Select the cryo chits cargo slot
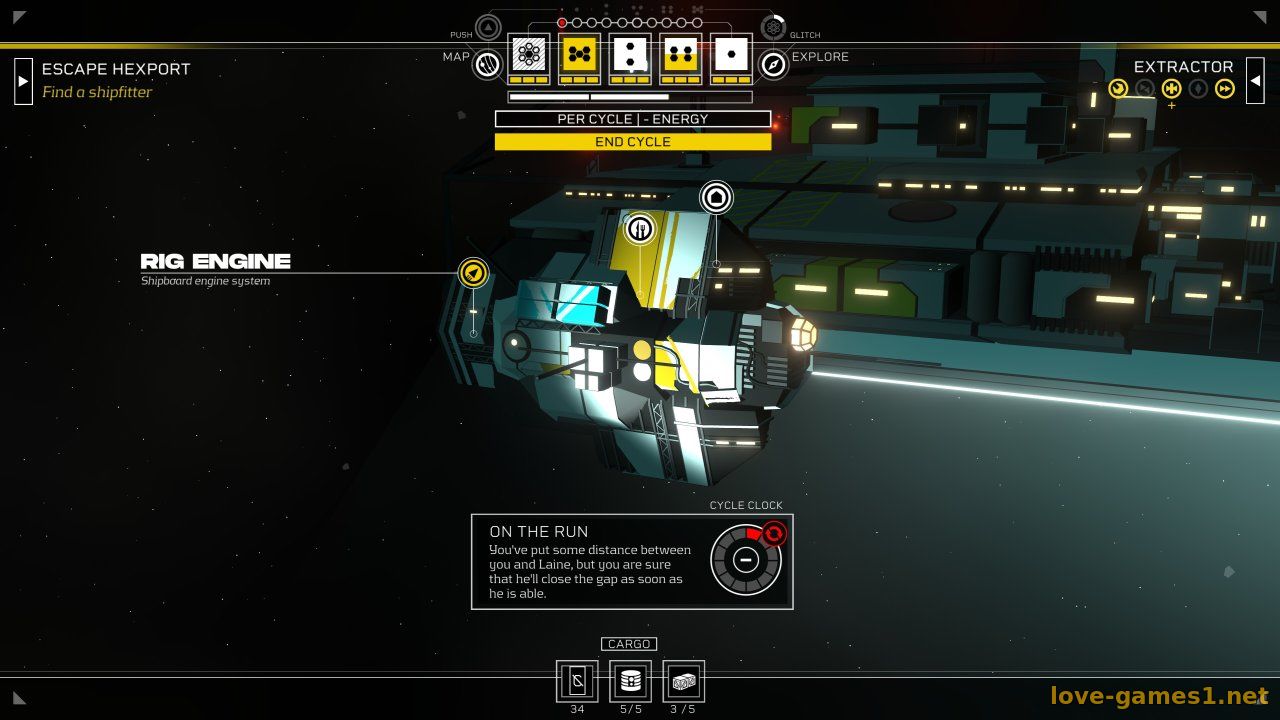This screenshot has height=720, width=1280. coord(577,681)
